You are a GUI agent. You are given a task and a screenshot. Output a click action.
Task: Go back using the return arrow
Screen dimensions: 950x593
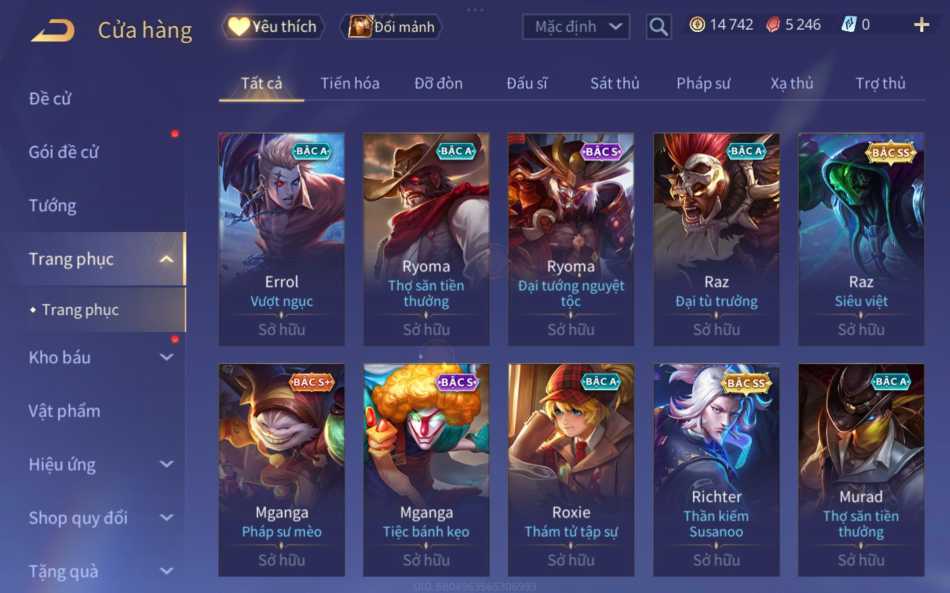click(x=53, y=30)
